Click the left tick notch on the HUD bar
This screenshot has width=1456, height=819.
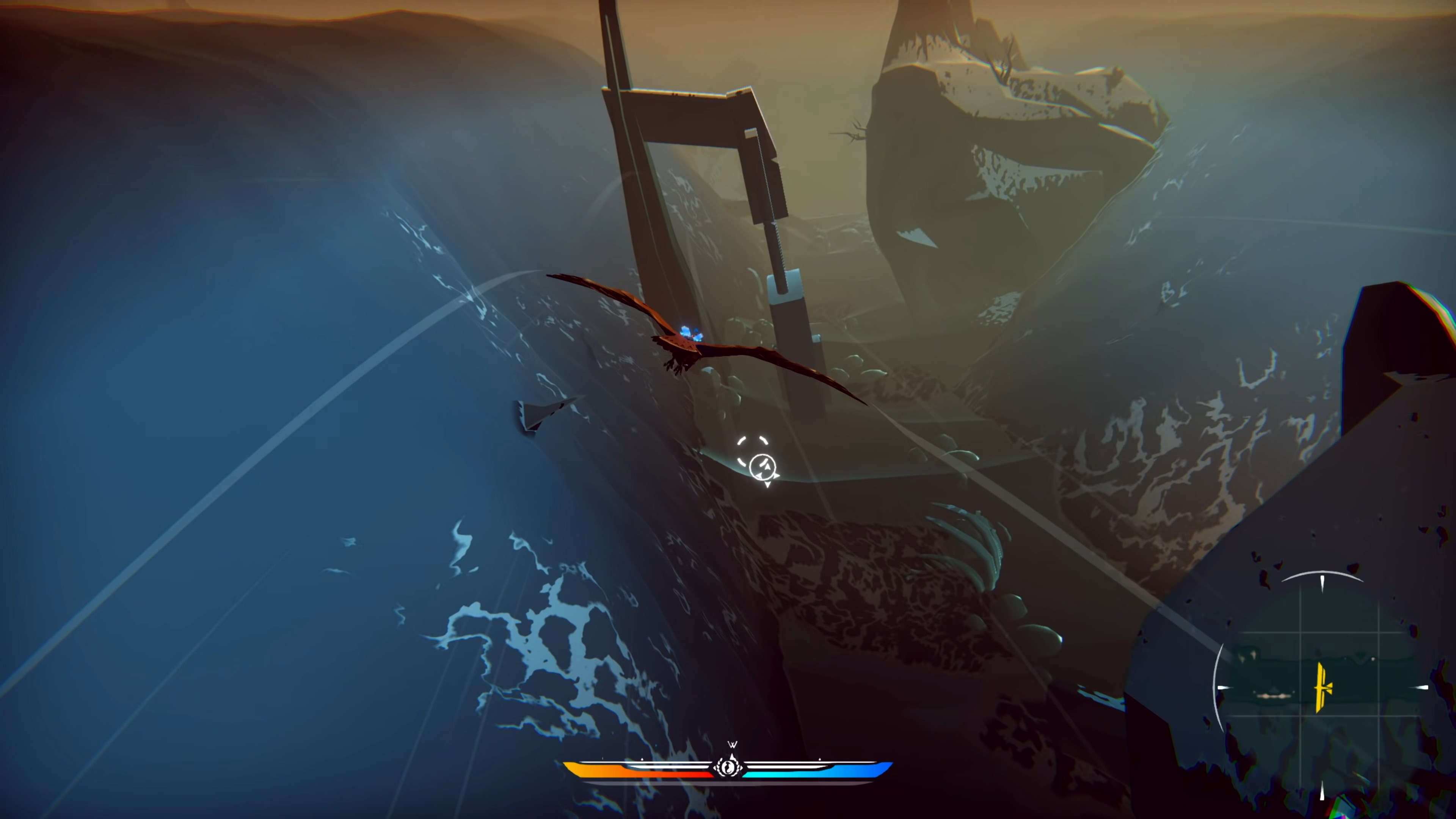(x=642, y=759)
